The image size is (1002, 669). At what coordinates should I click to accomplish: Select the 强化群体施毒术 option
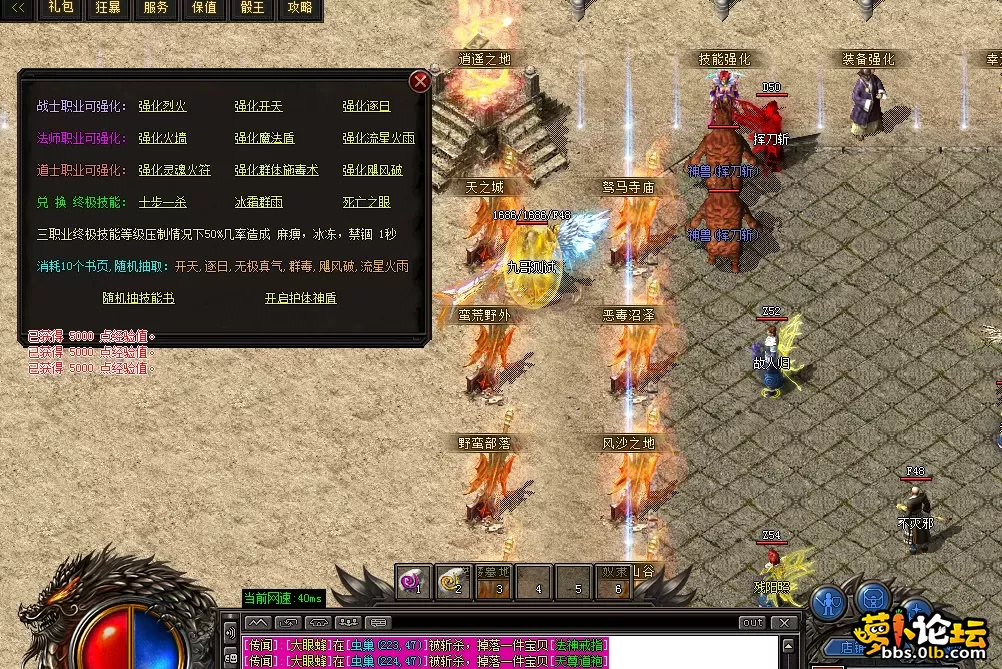276,170
